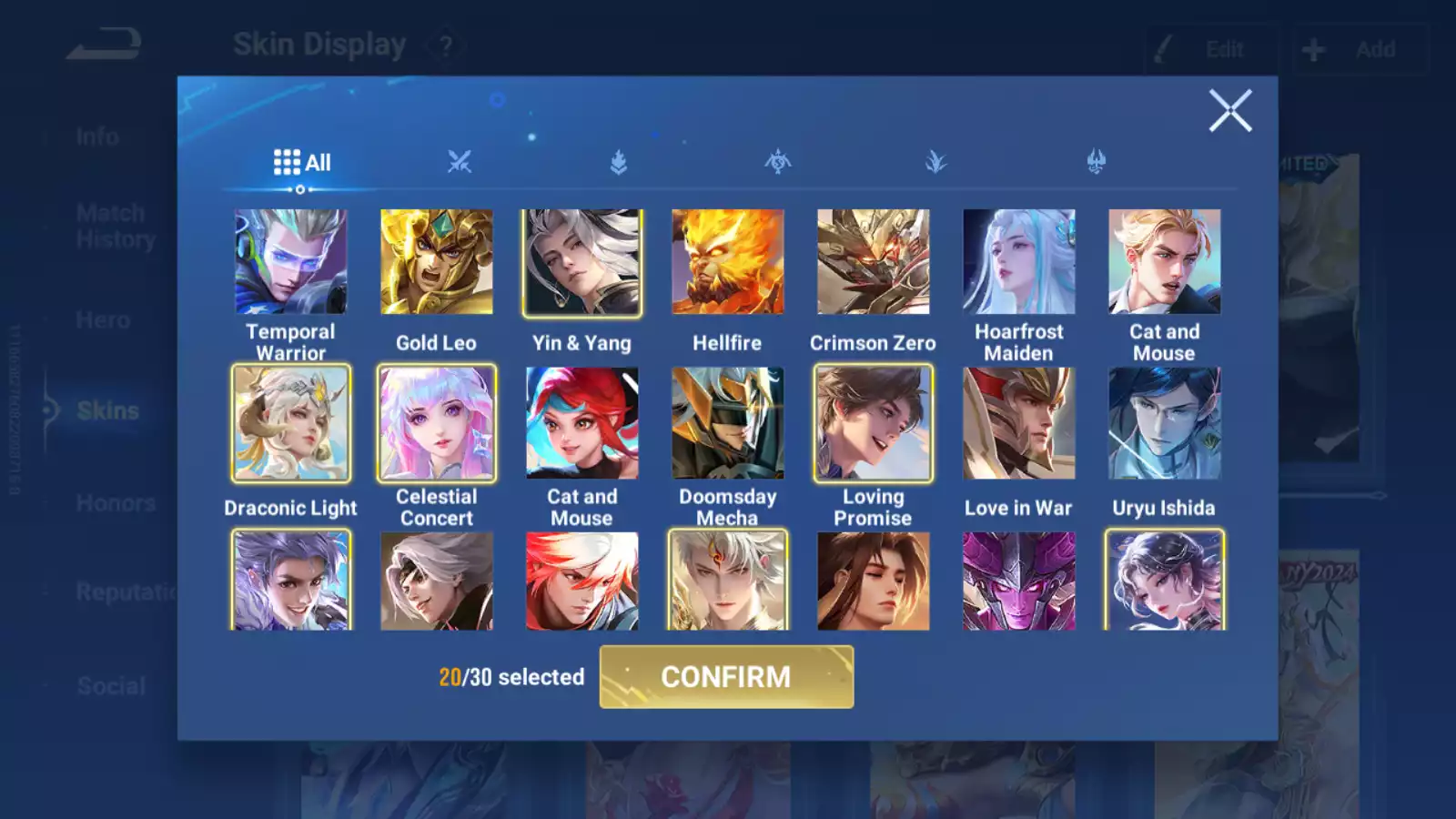This screenshot has width=1456, height=819.
Task: Select the Love in War skin
Action: [1018, 423]
